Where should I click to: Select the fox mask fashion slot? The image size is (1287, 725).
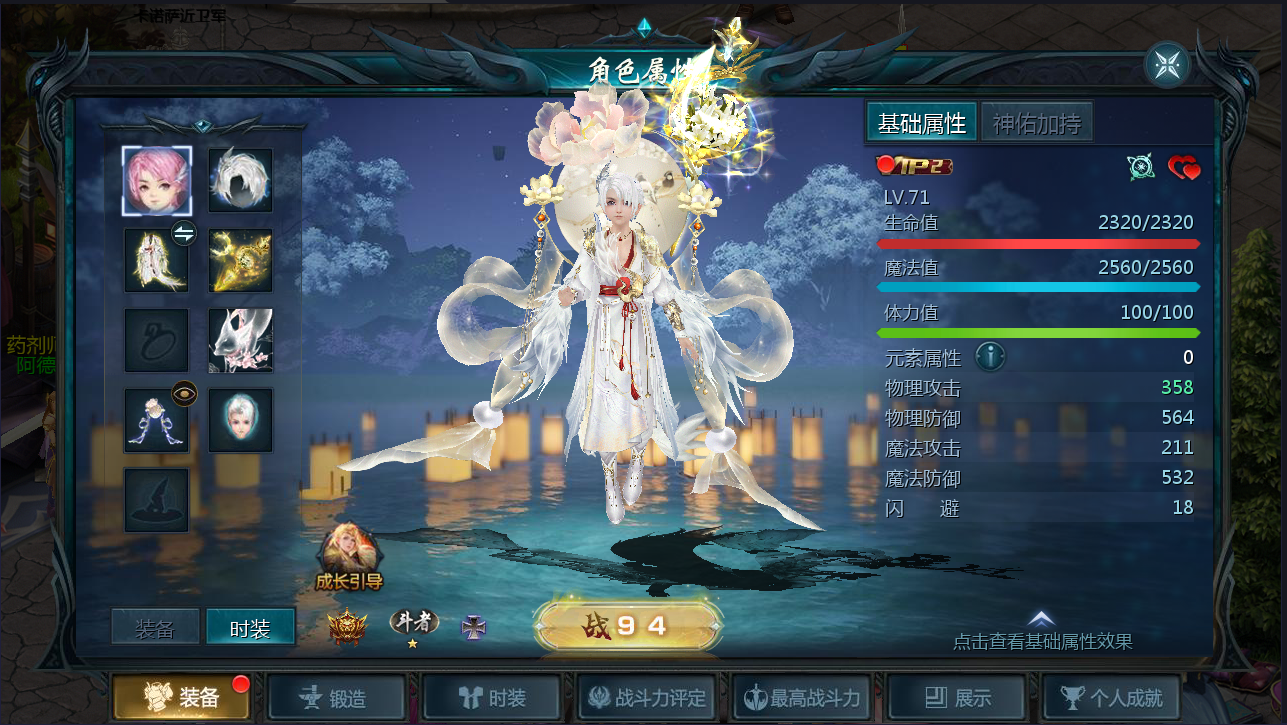pos(240,340)
